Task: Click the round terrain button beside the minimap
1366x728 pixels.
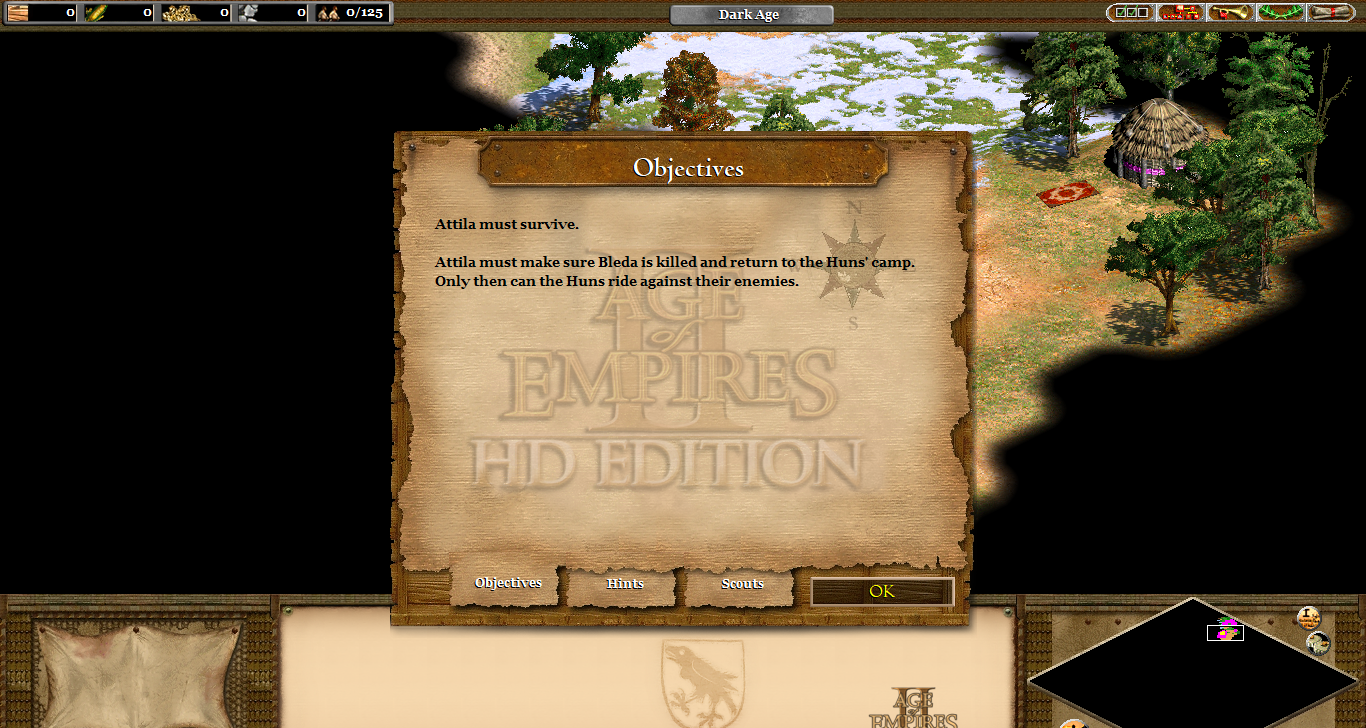Action: (x=1318, y=644)
